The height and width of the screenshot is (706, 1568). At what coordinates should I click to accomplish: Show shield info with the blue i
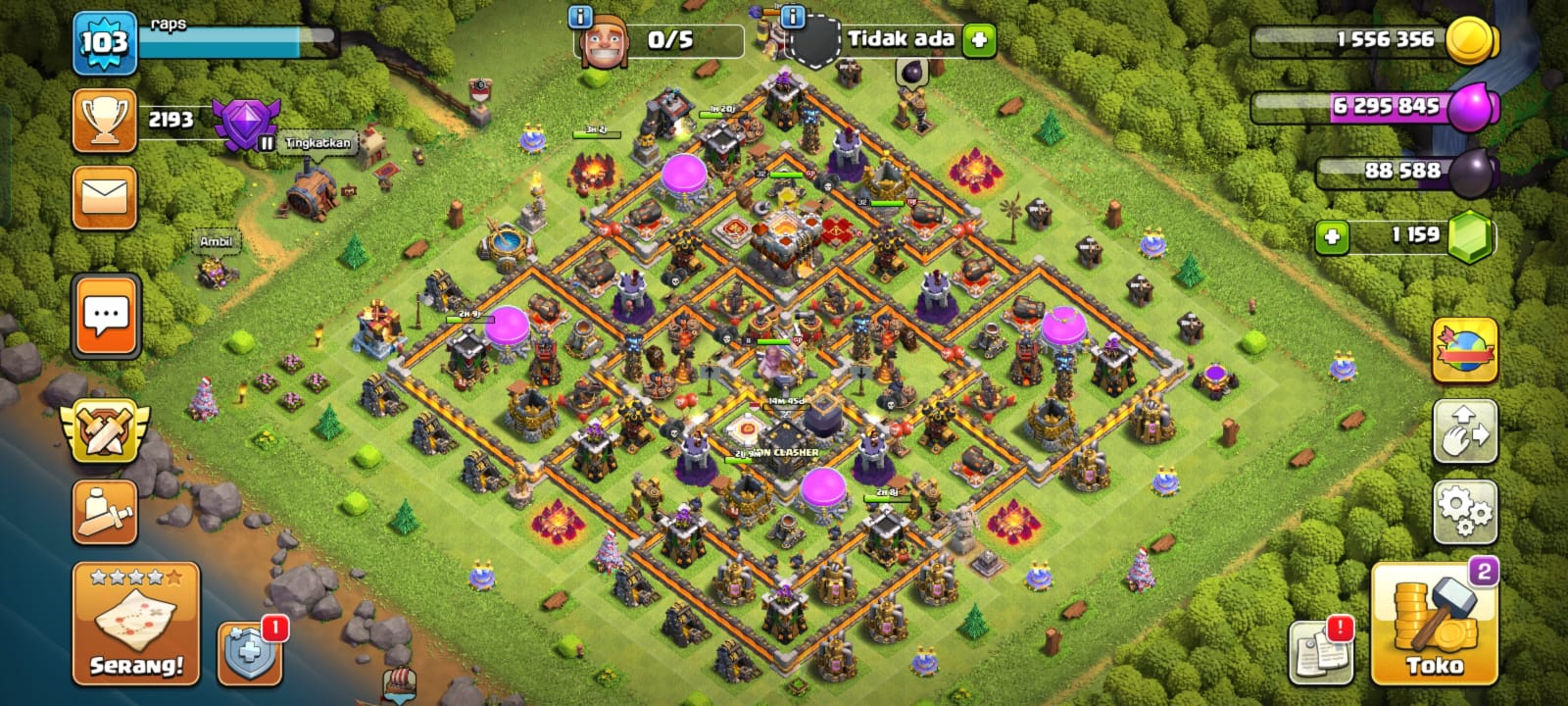click(x=793, y=17)
